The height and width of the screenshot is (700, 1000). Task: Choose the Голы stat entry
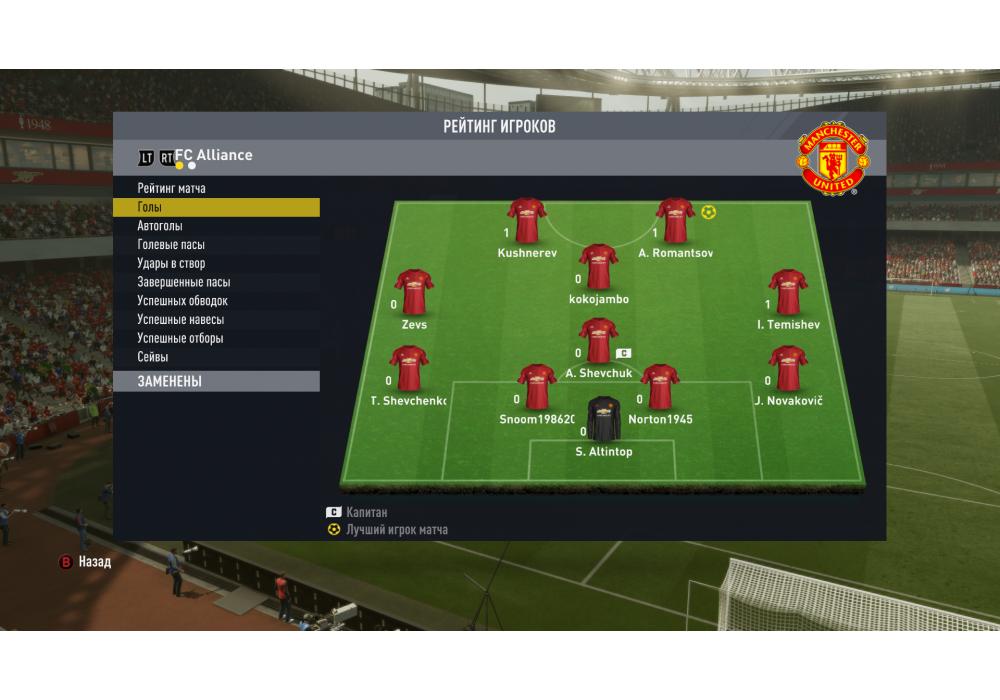pos(150,207)
